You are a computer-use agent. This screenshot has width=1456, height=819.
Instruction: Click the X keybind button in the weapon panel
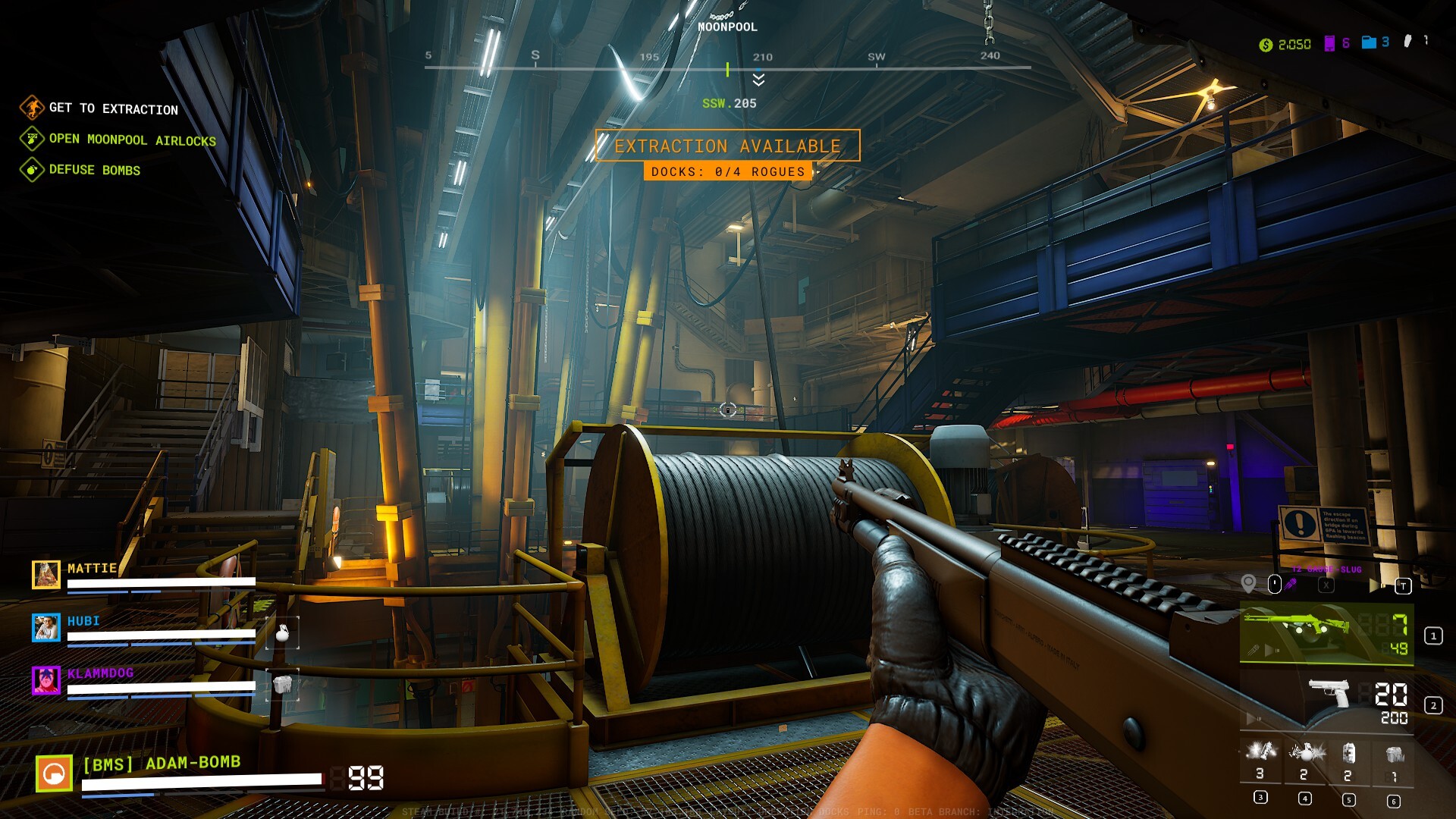(x=1326, y=585)
